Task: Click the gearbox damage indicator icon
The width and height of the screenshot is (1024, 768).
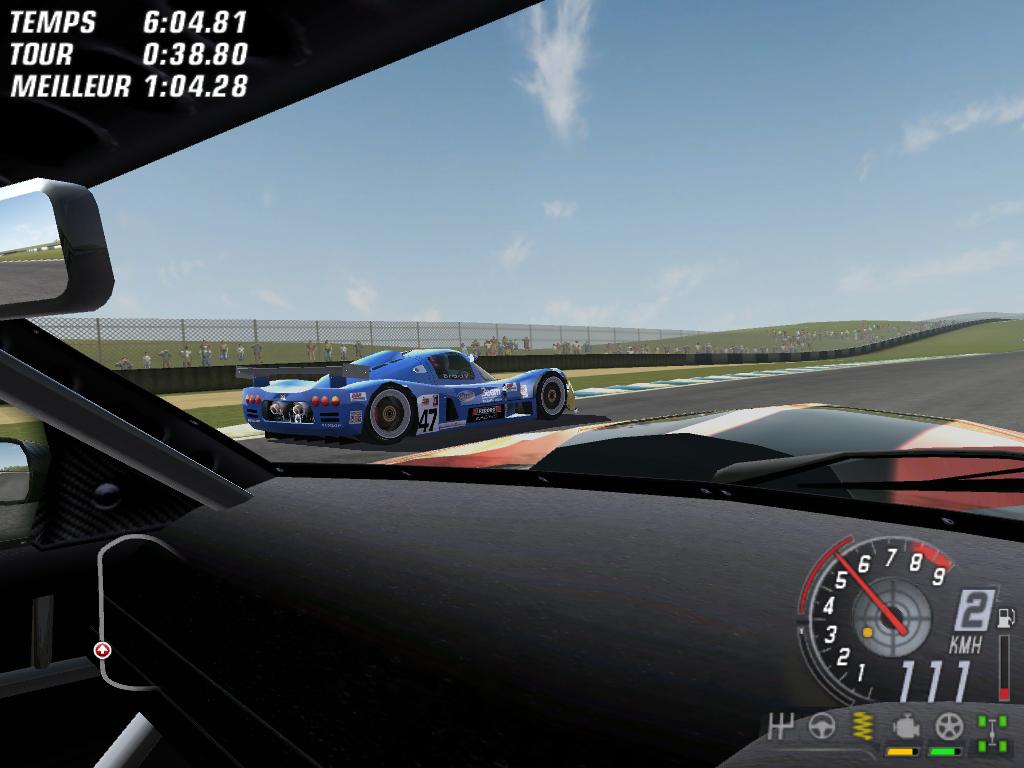Action: coord(780,727)
